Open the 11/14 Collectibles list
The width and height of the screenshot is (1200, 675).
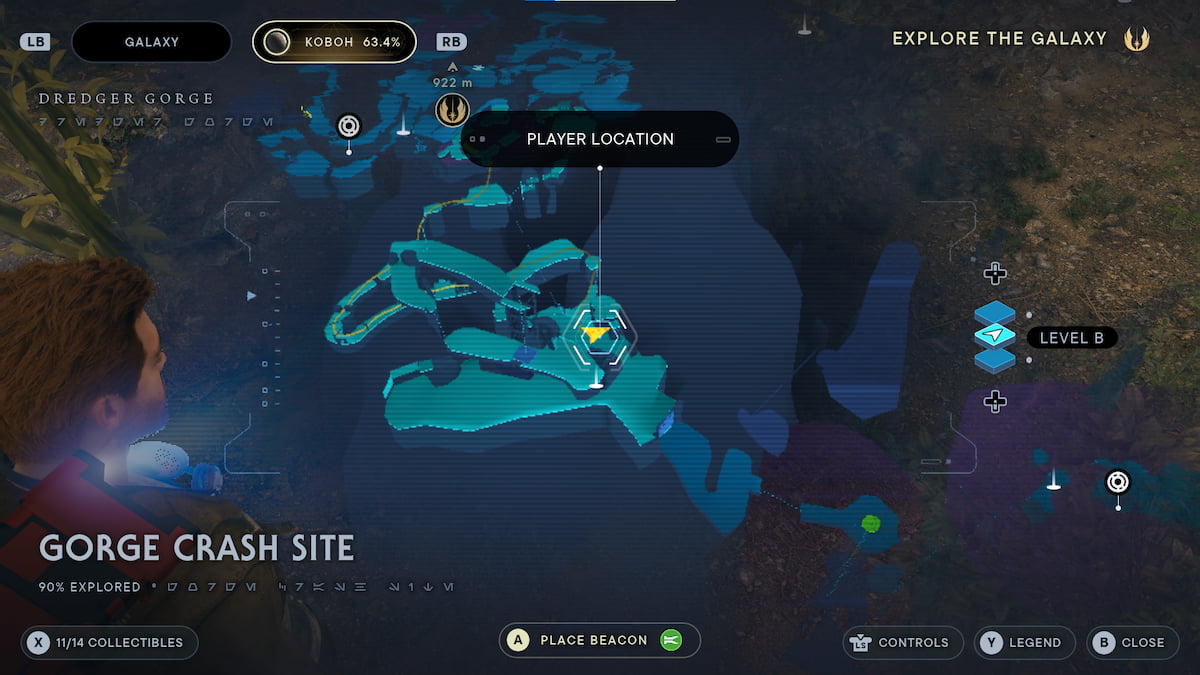pos(110,642)
